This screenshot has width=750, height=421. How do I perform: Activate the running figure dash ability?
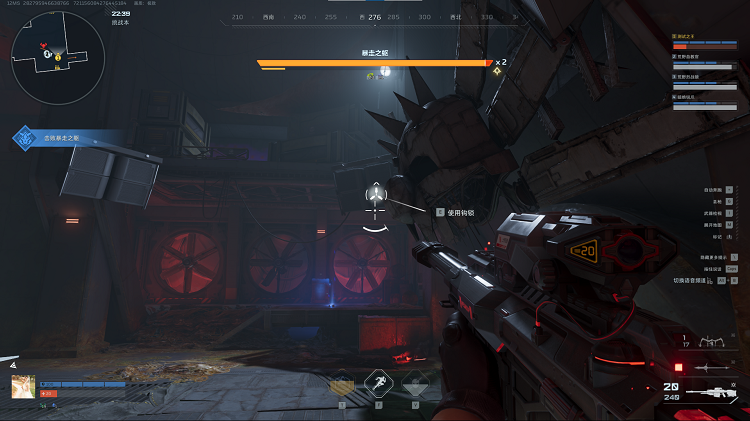click(x=378, y=383)
